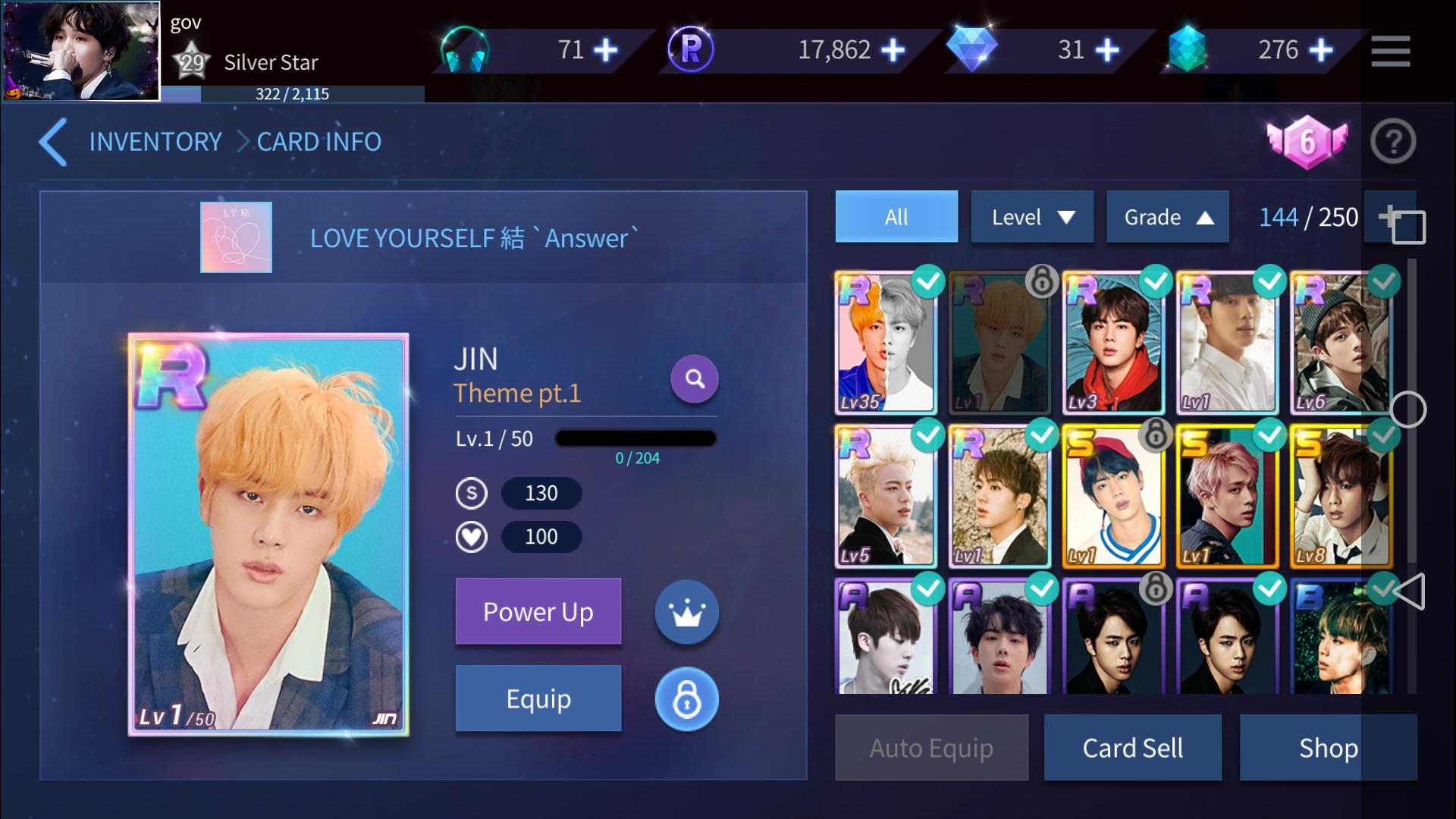The height and width of the screenshot is (819, 1456).
Task: Equip the JIN Theme pt.1 card
Action: point(538,698)
